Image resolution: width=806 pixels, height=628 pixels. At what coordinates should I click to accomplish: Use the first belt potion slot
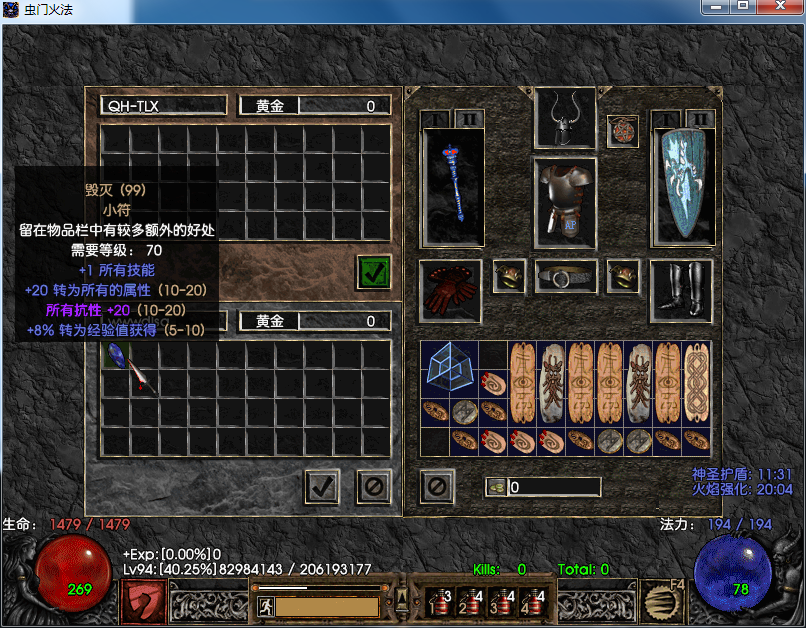pos(439,602)
